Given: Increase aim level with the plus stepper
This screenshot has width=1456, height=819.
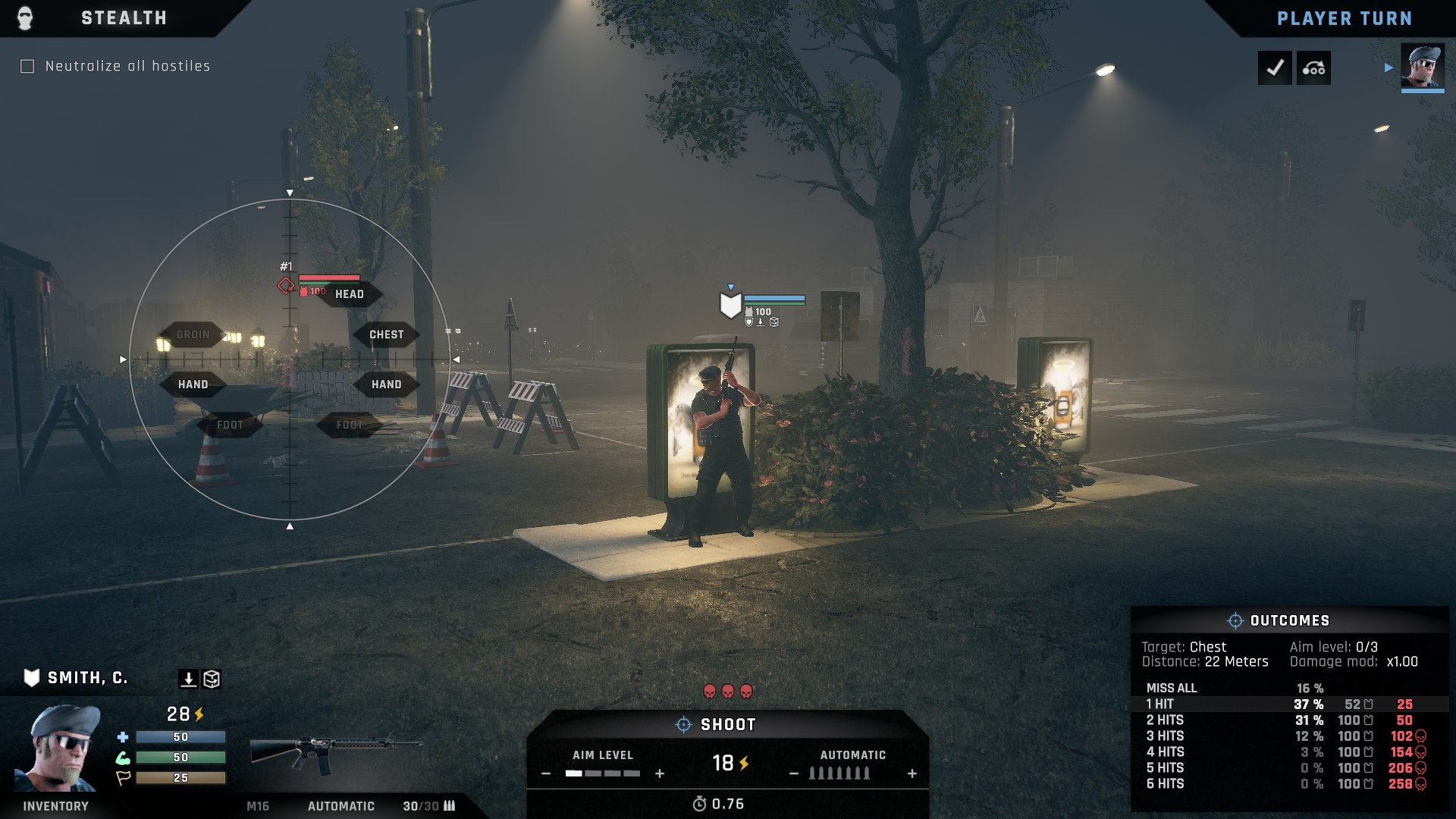Looking at the screenshot, I should point(658,775).
